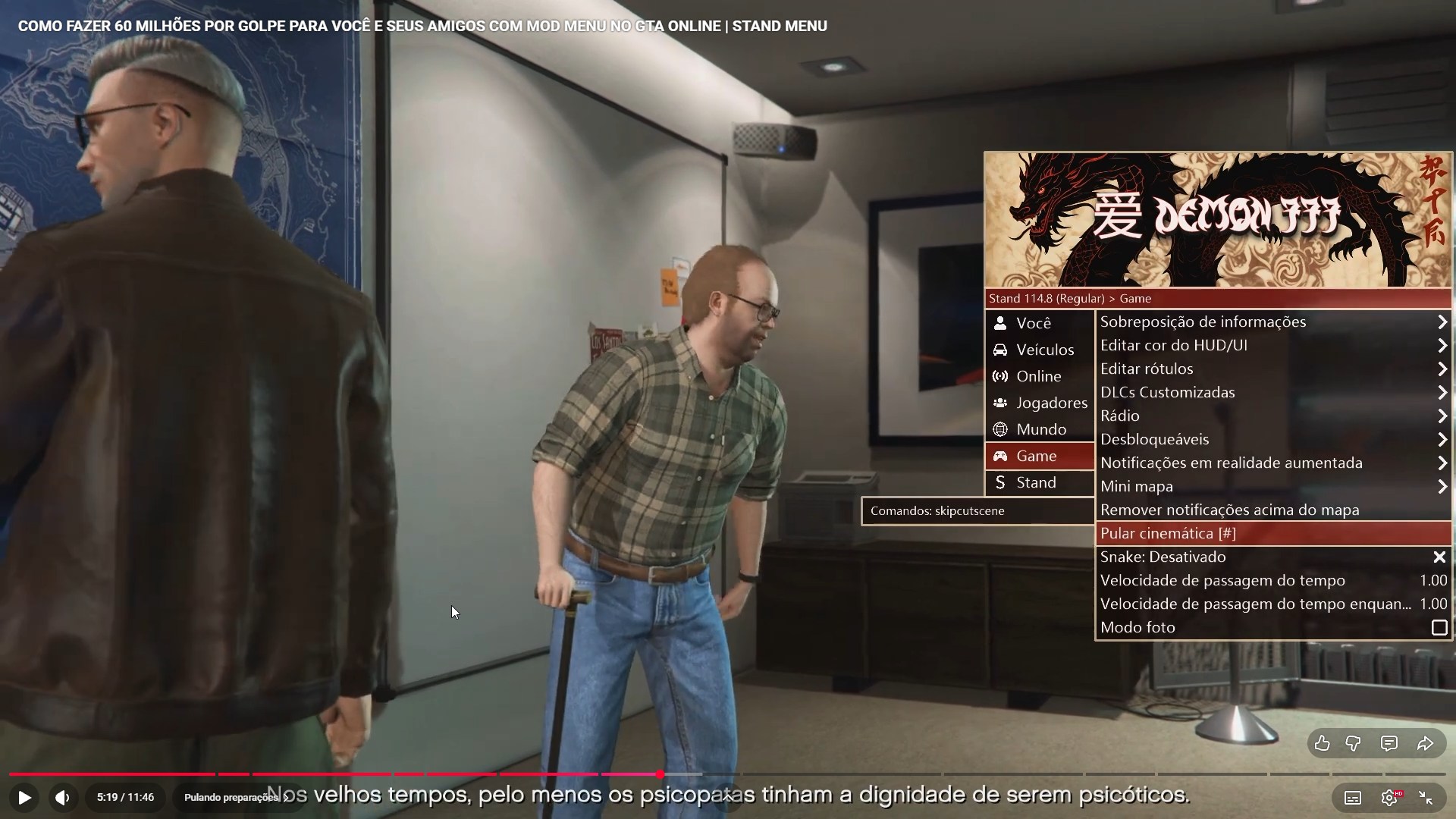
Task: Select the Stand S icon
Action: (1000, 482)
